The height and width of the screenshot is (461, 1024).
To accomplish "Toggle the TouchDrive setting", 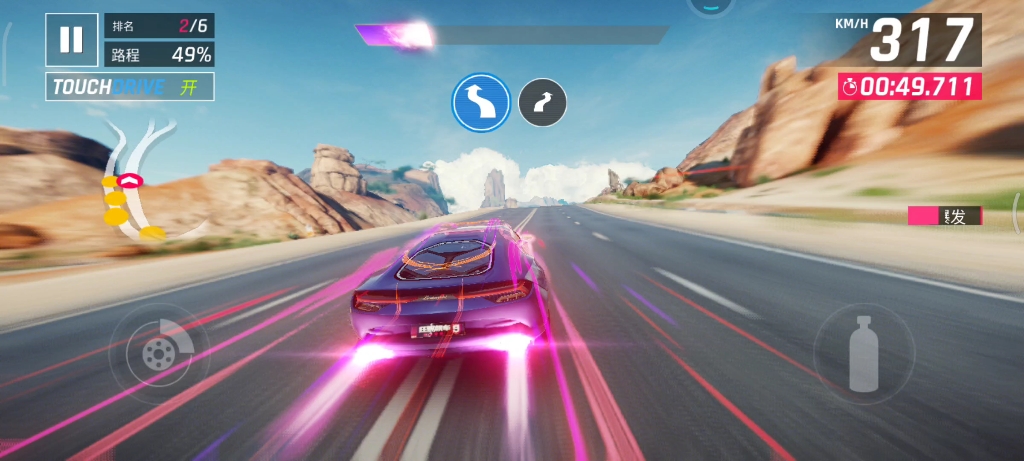I will [130, 87].
